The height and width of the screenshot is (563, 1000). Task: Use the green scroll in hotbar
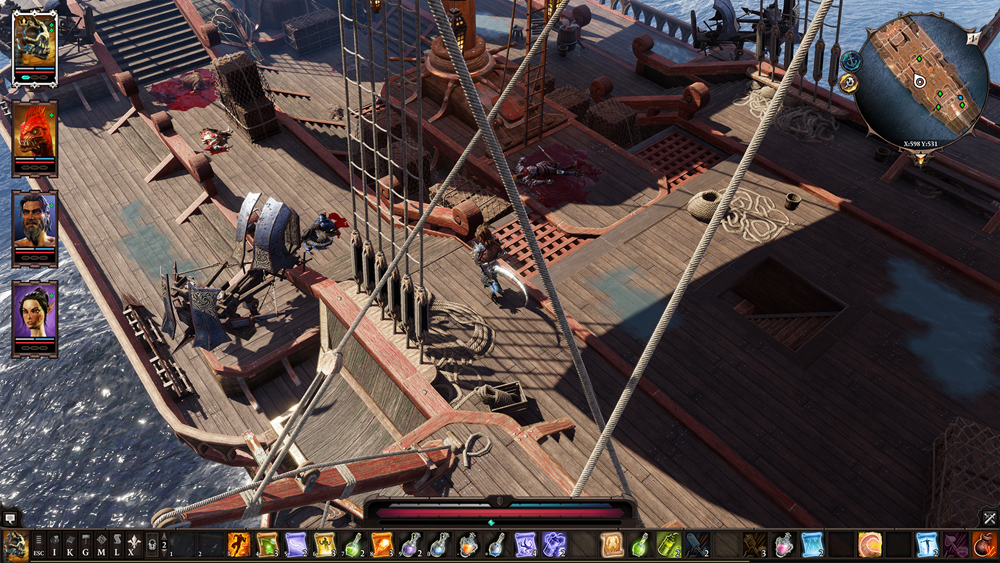click(x=268, y=545)
